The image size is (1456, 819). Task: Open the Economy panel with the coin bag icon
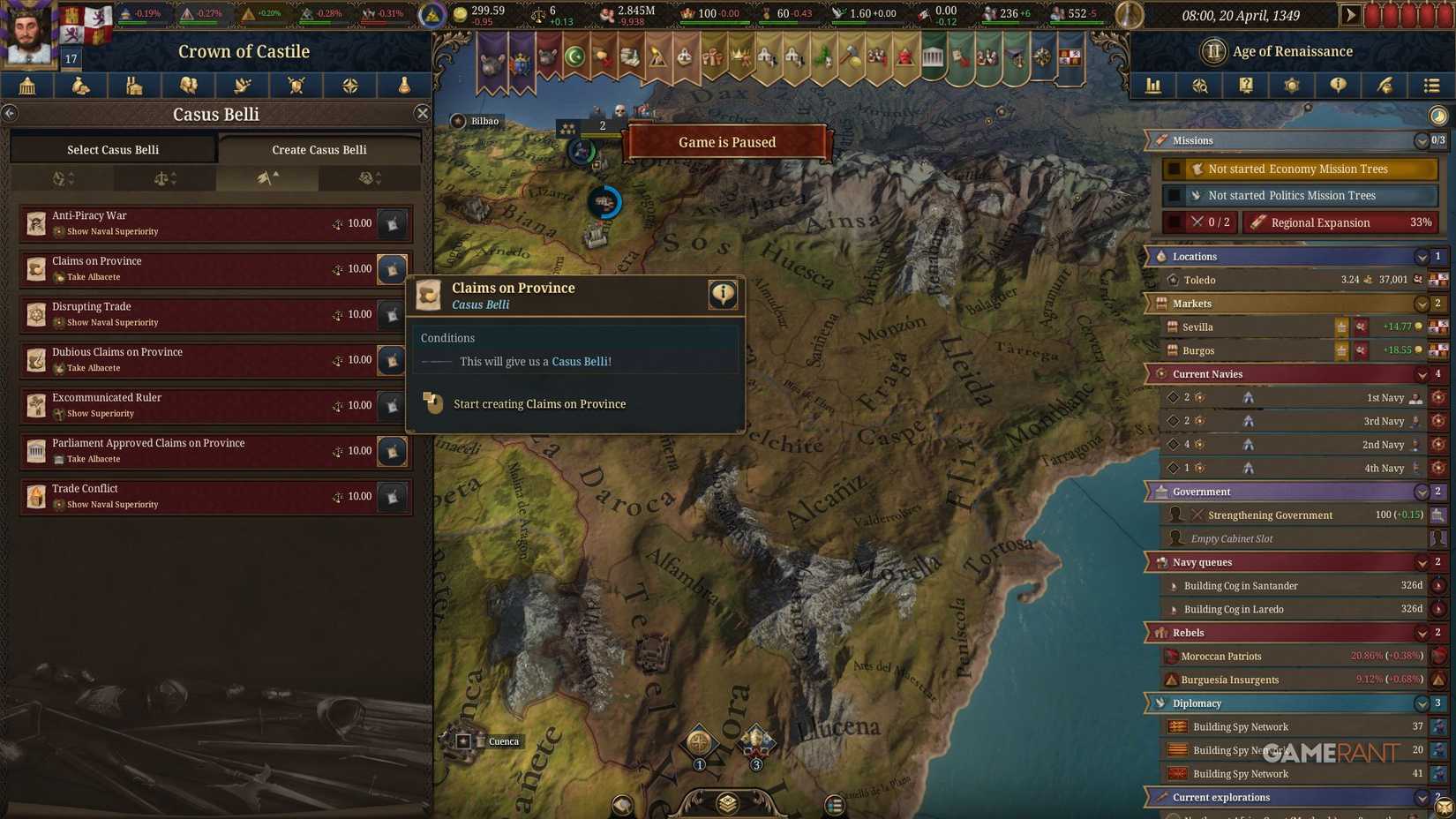tap(79, 86)
